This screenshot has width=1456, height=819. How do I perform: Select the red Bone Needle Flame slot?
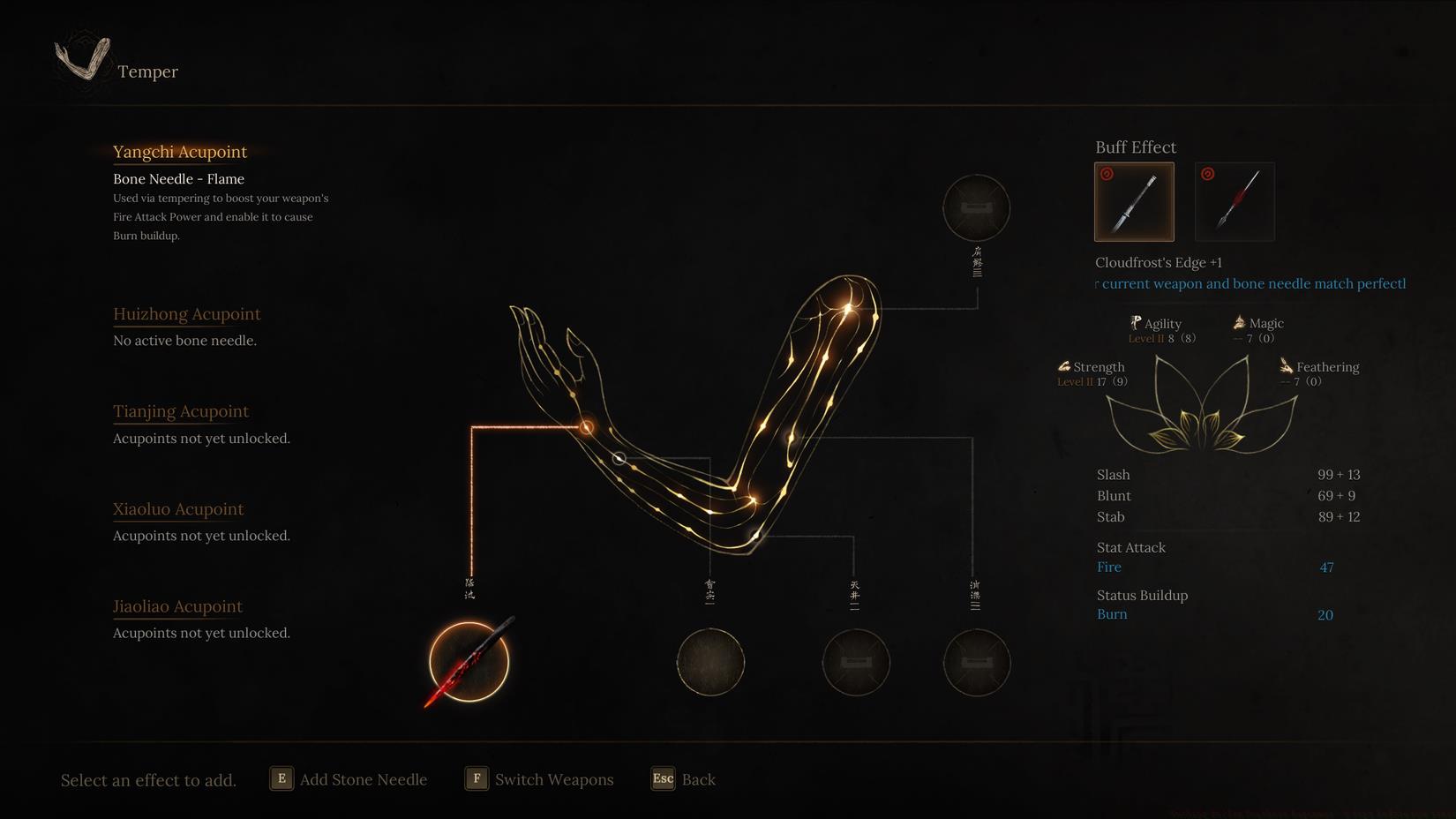tap(469, 662)
